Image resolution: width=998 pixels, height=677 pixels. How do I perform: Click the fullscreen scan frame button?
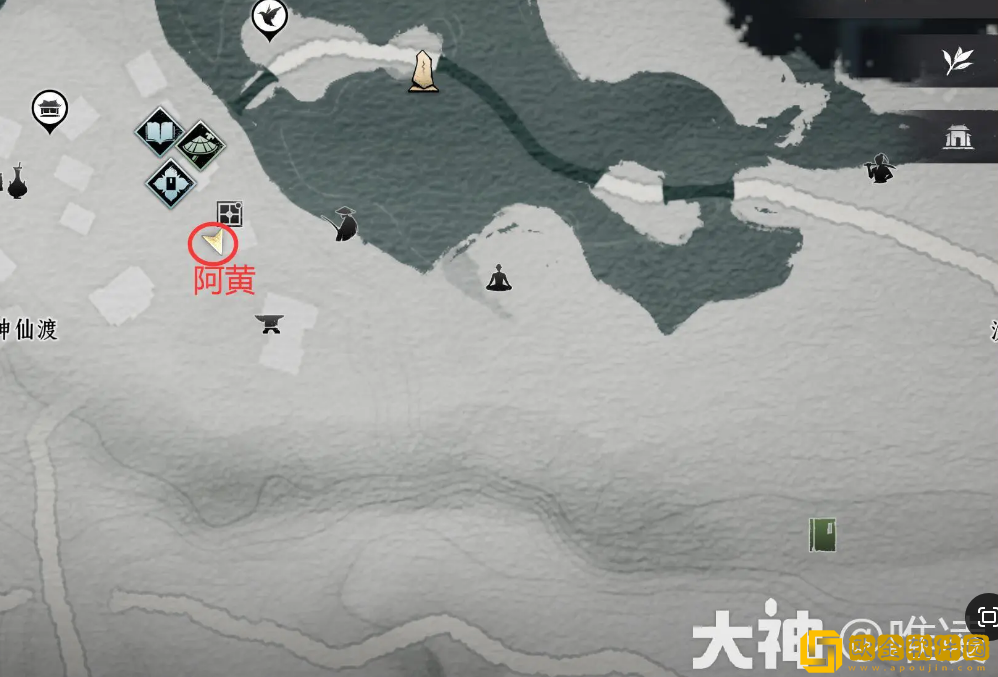click(x=985, y=617)
